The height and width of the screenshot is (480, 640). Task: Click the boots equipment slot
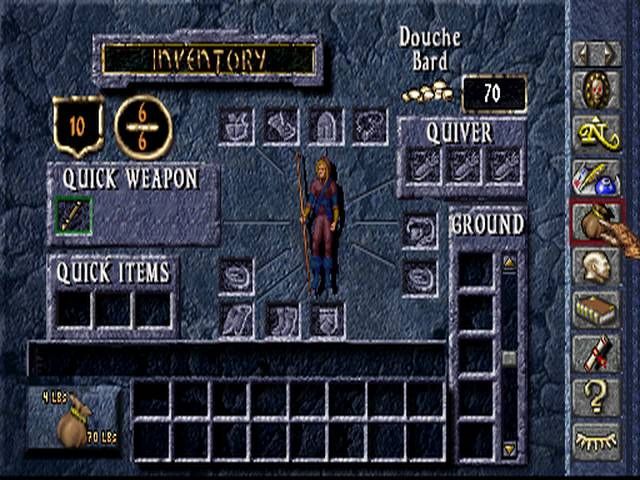(281, 320)
